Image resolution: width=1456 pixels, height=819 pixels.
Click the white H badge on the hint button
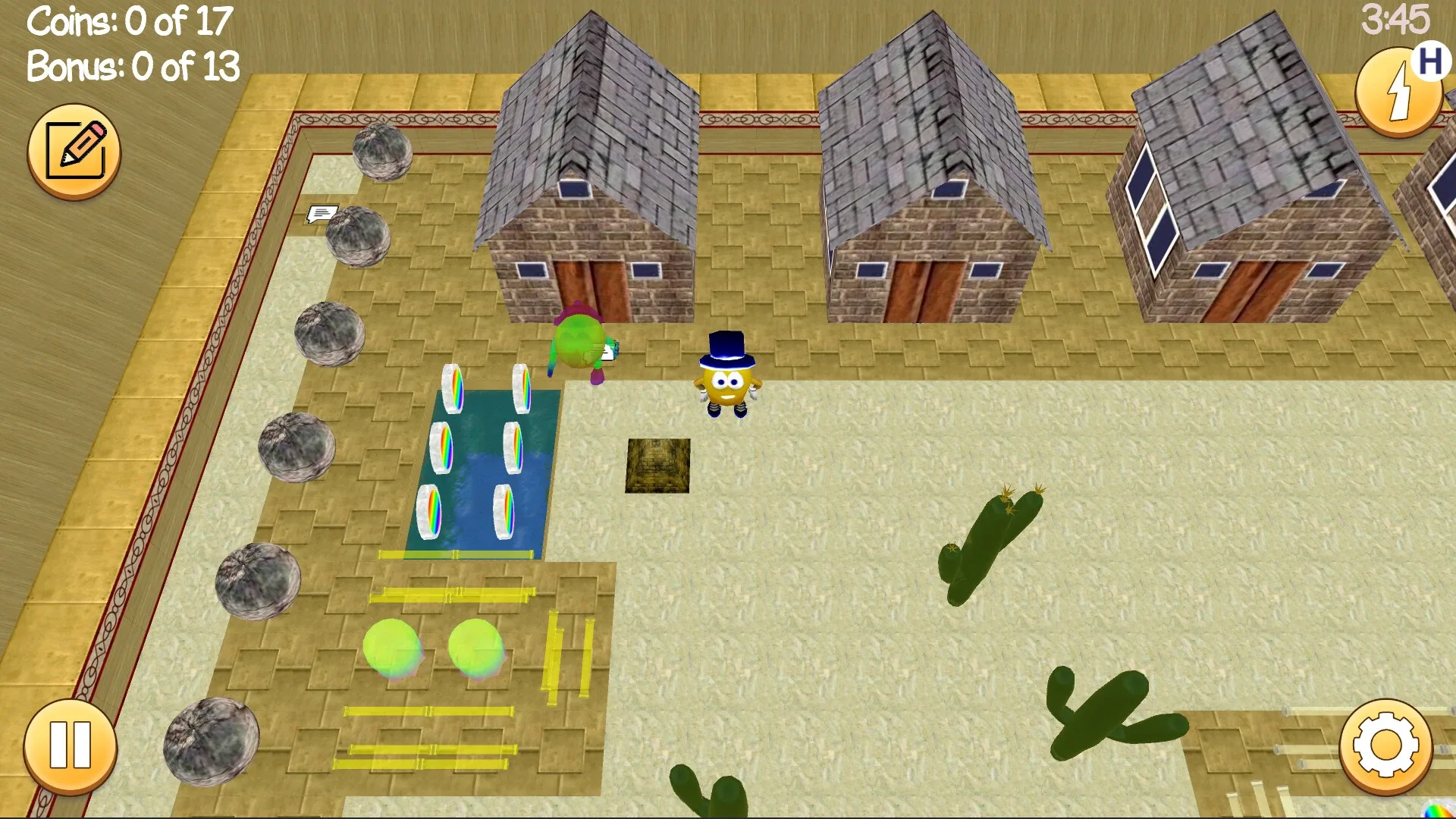pos(1432,64)
